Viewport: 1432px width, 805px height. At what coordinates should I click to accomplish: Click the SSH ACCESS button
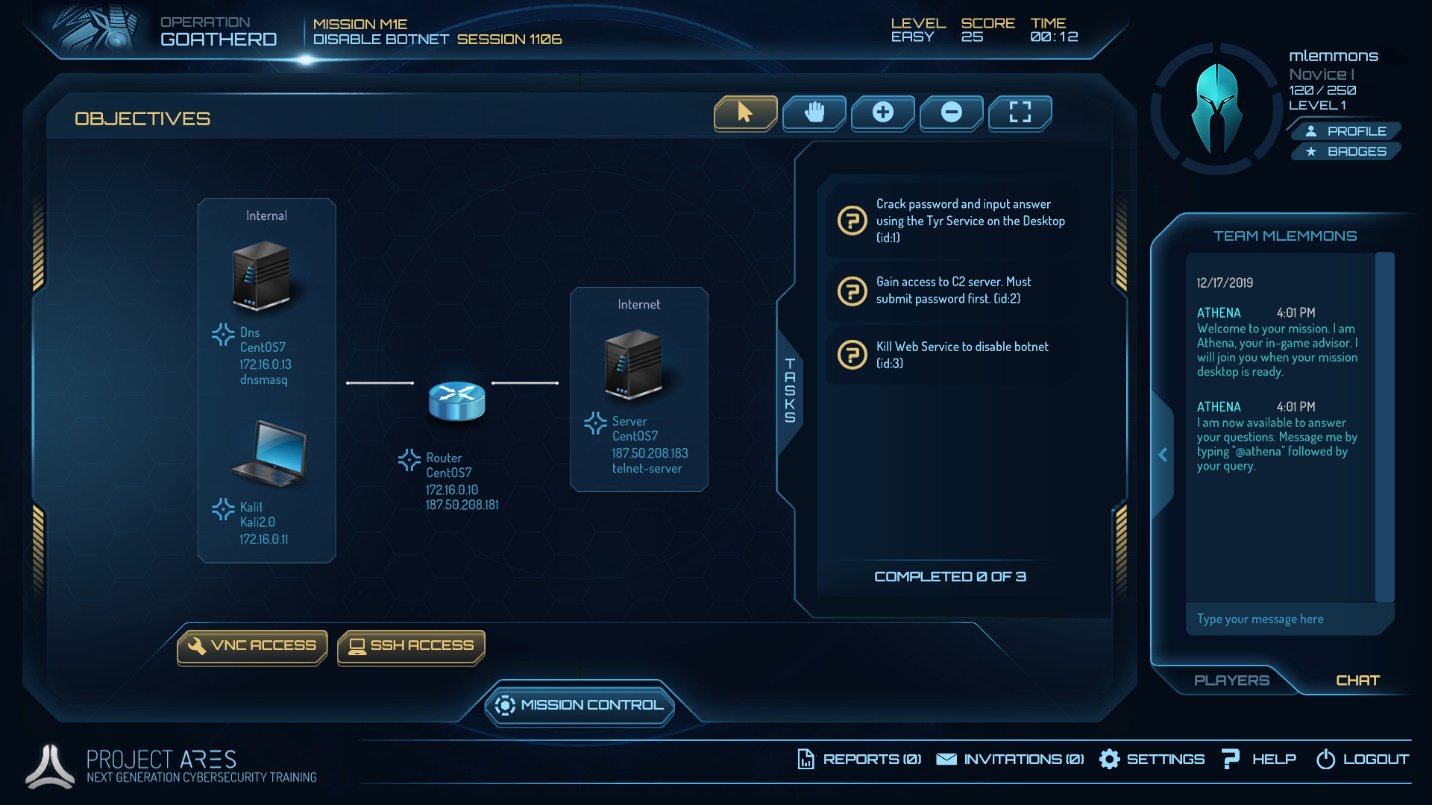[410, 646]
